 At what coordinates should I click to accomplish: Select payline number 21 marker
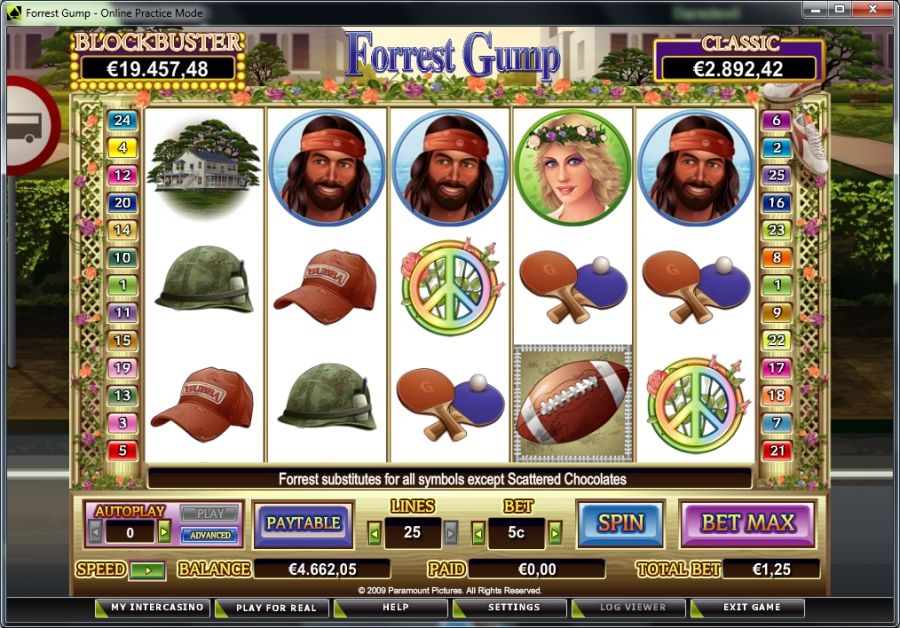point(776,451)
